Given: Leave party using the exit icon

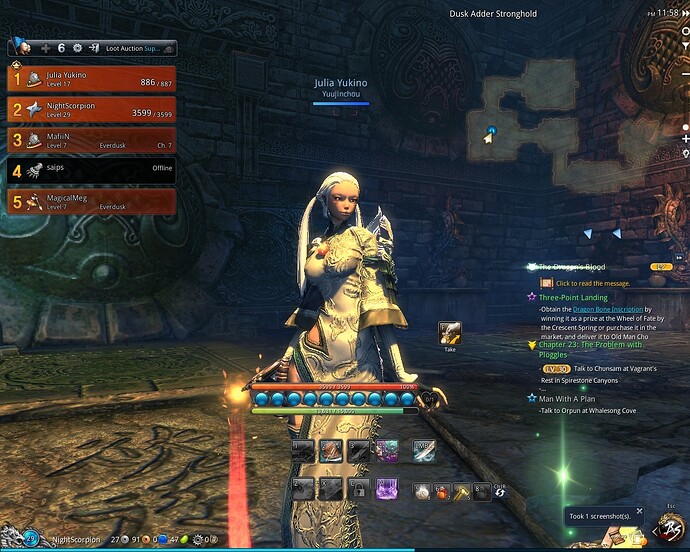Looking at the screenshot, I should click(x=93, y=47).
